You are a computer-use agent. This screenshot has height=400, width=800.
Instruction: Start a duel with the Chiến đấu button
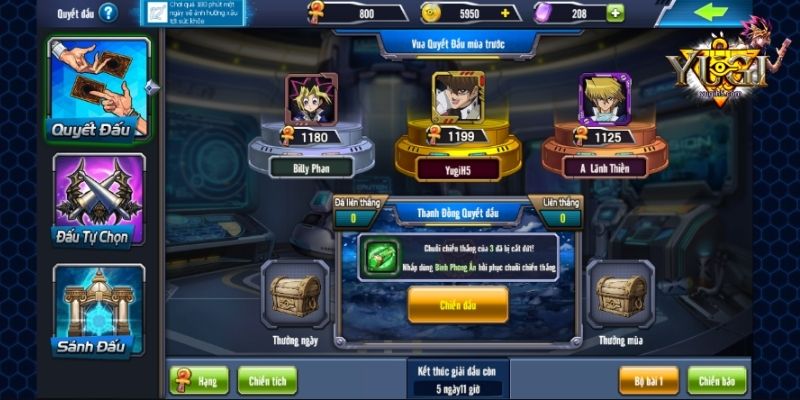pyautogui.click(x=457, y=304)
